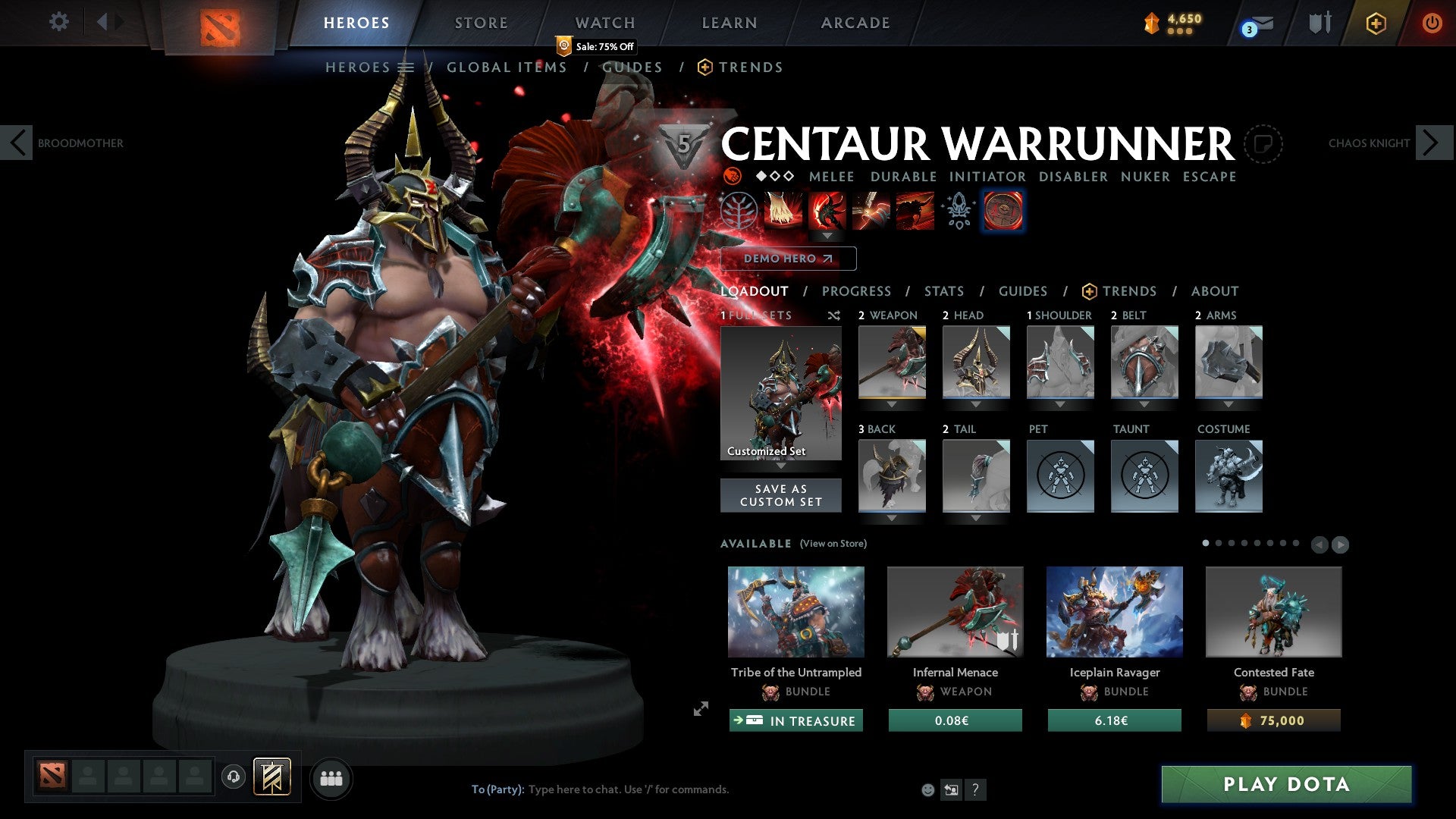Screen dimensions: 1456x819
Task: Click the SAVE AS CUSTOM SET button
Action: [x=780, y=495]
